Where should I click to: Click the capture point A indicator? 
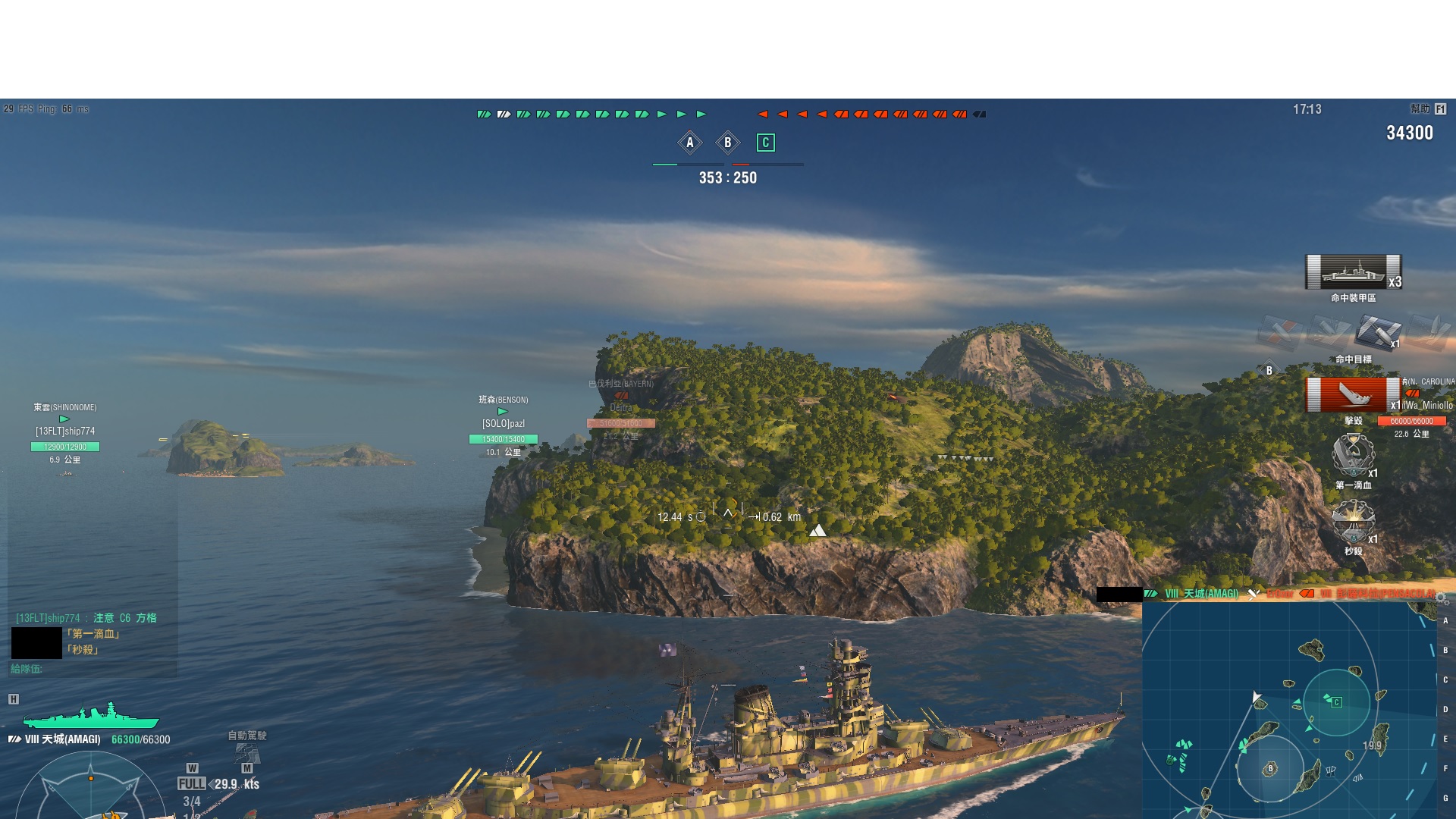pyautogui.click(x=689, y=143)
